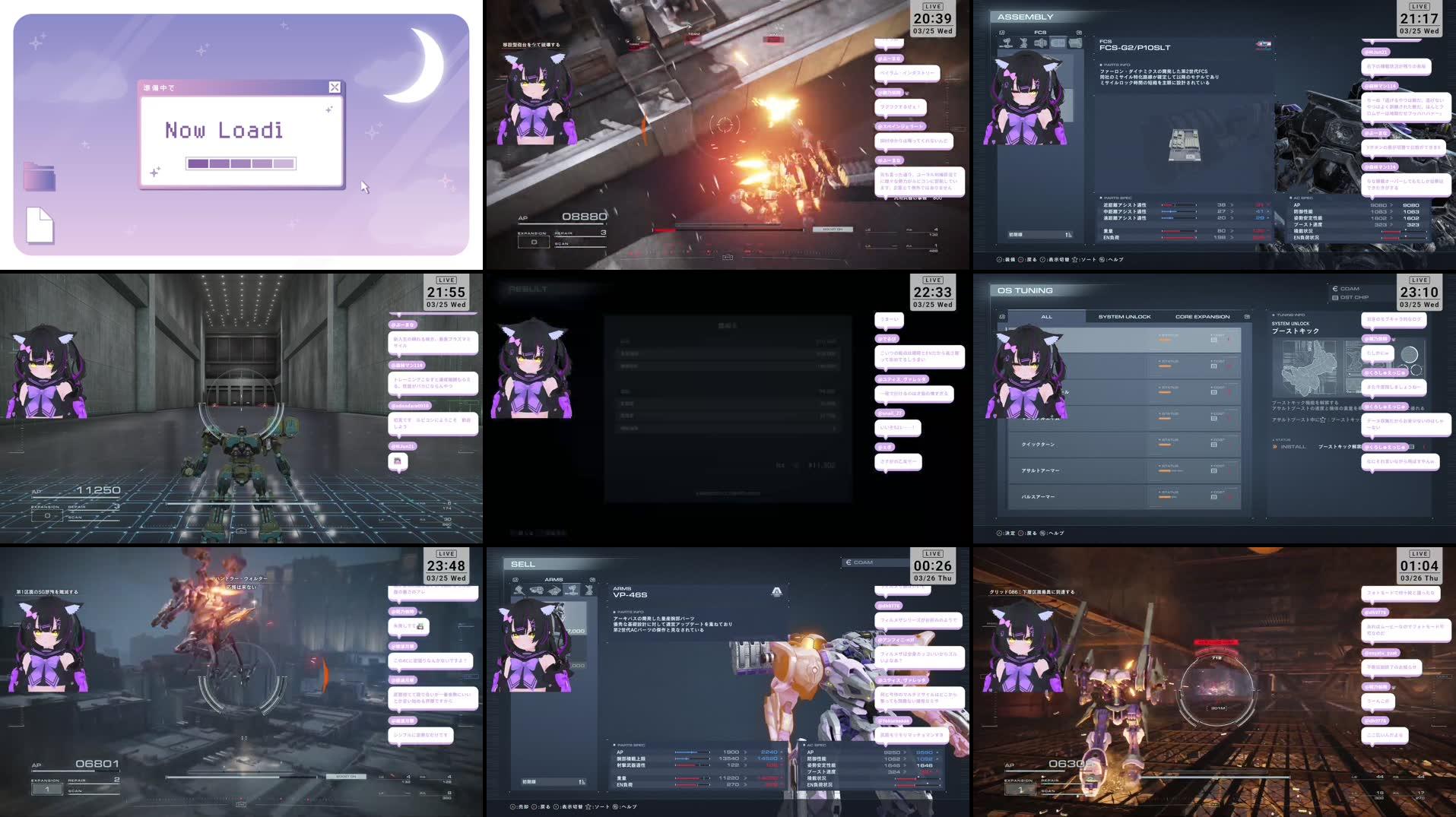Select the アサルトアーマー list entry
This screenshot has height=817, width=1456.
coord(1042,470)
